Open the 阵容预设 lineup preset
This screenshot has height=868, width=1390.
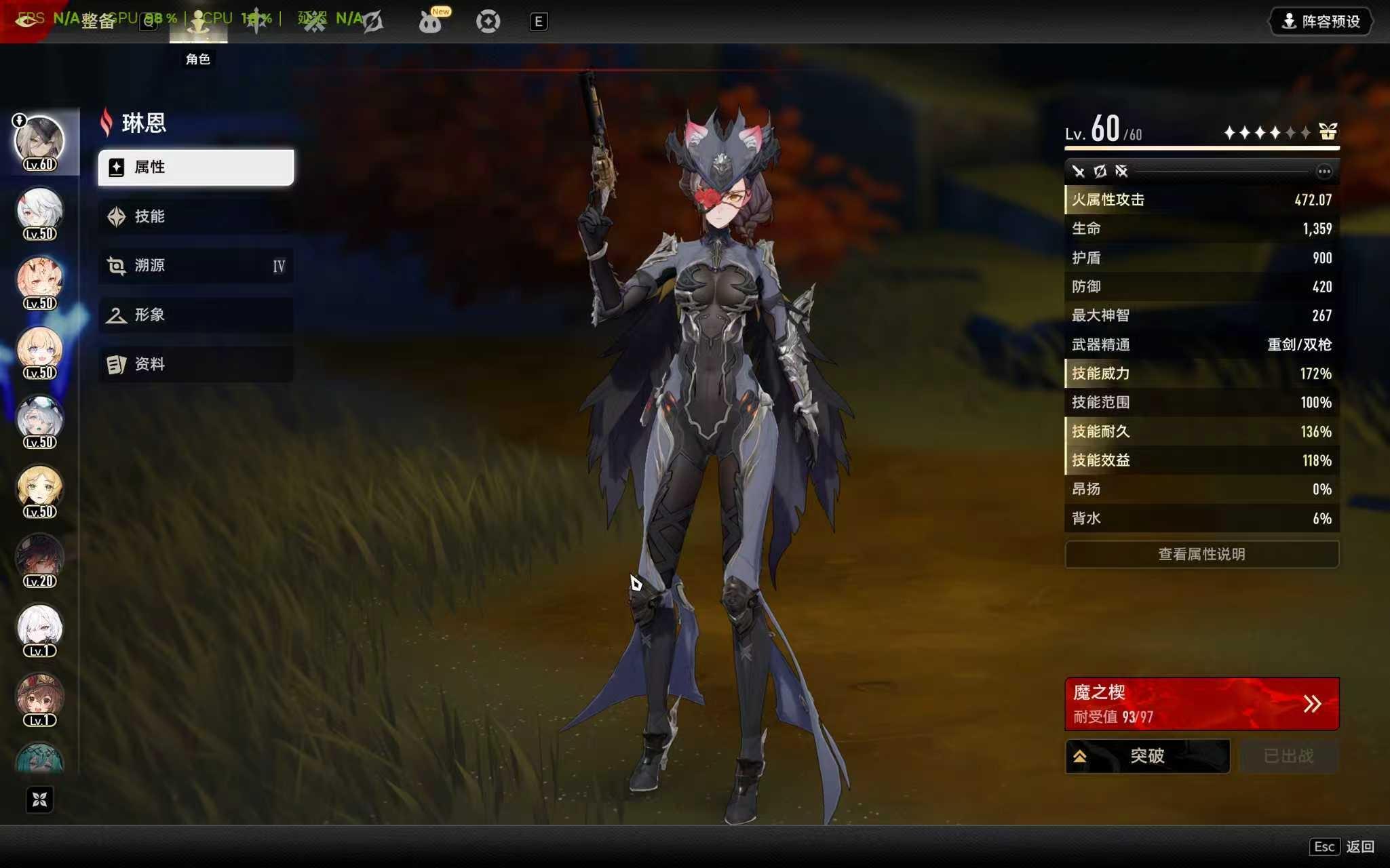(1320, 22)
